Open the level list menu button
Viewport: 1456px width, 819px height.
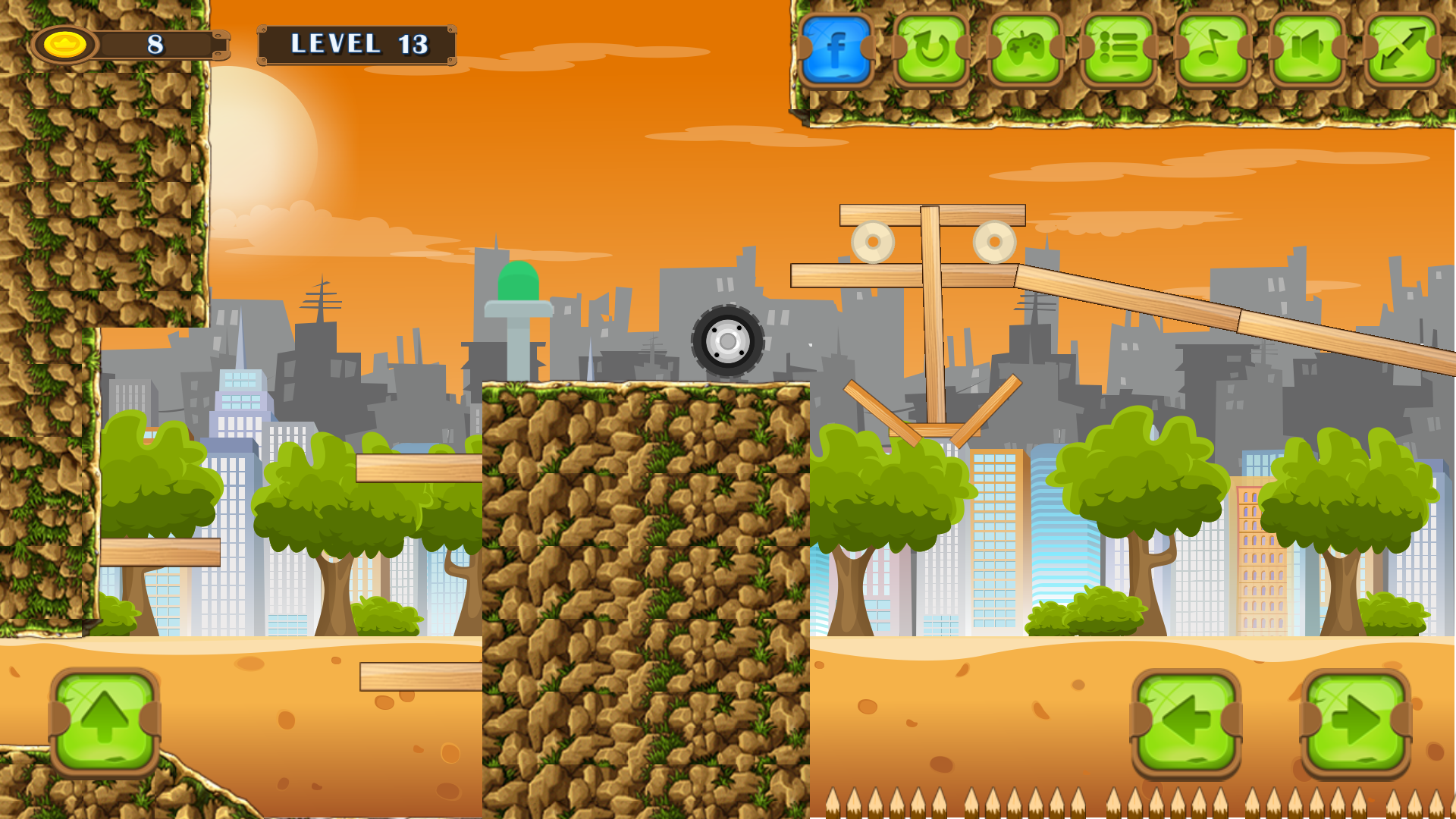pyautogui.click(x=1119, y=49)
